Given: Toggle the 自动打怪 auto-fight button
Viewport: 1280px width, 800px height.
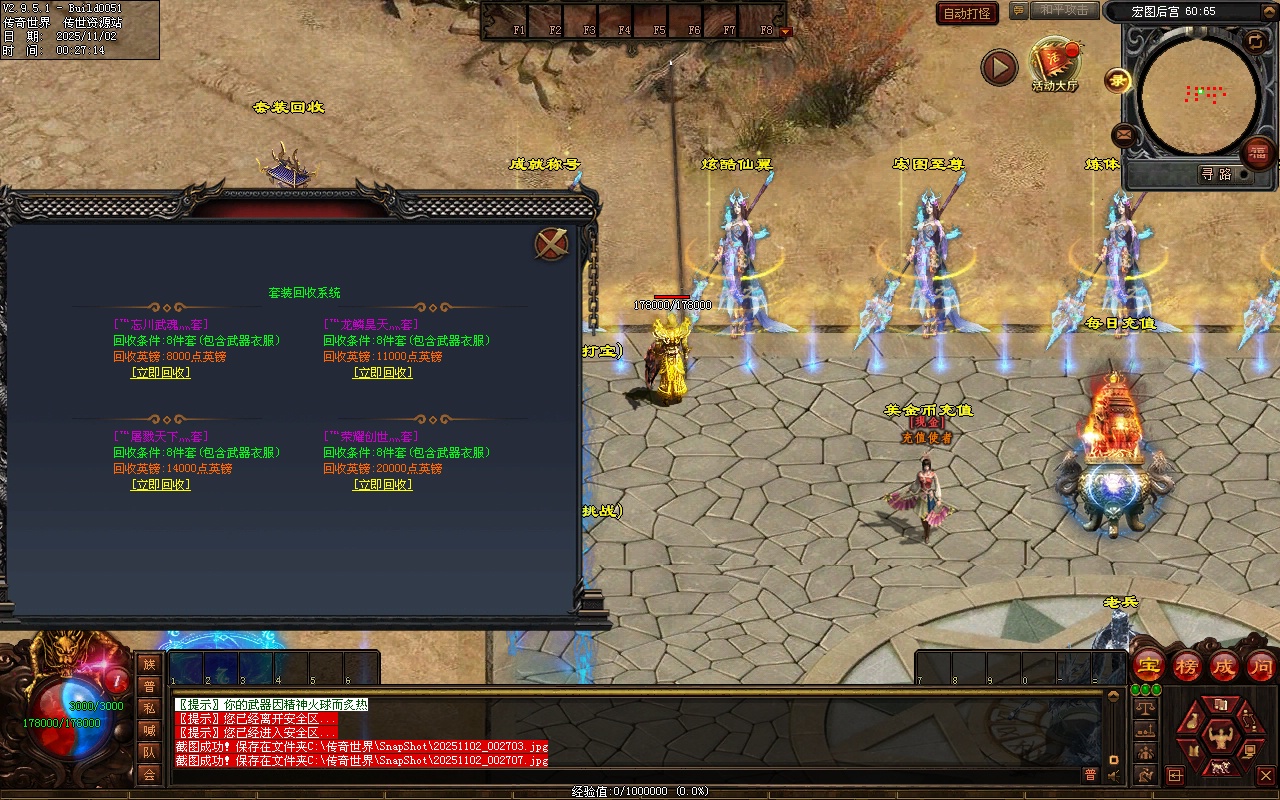Looking at the screenshot, I should coord(967,13).
